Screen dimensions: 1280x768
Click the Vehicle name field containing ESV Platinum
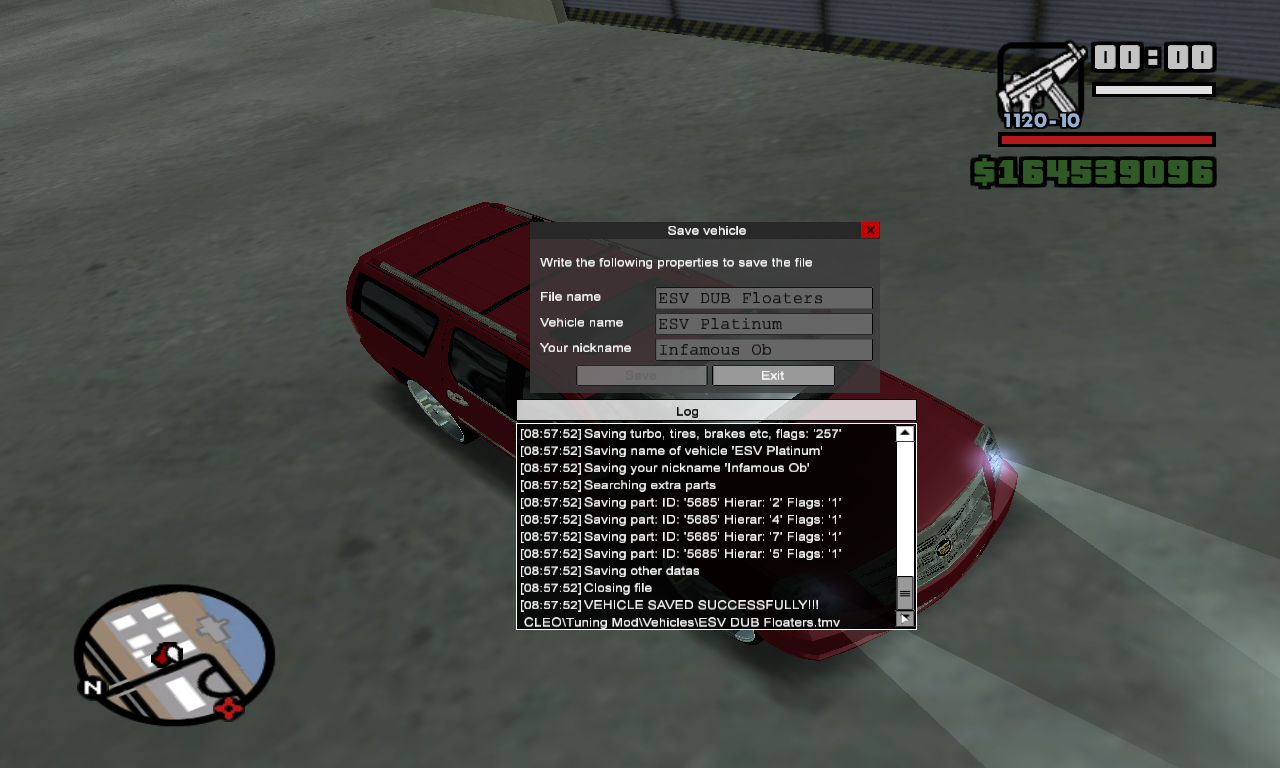click(x=763, y=323)
